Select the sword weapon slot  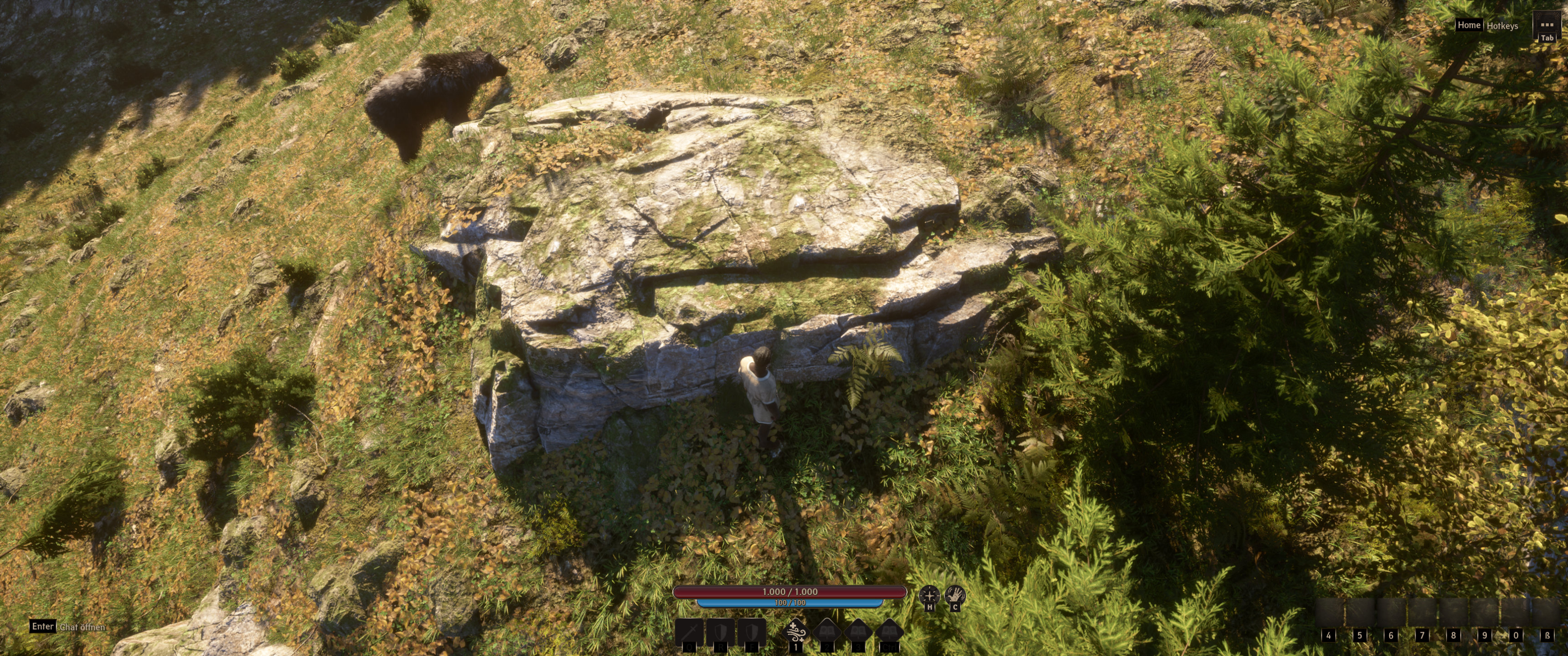689,632
